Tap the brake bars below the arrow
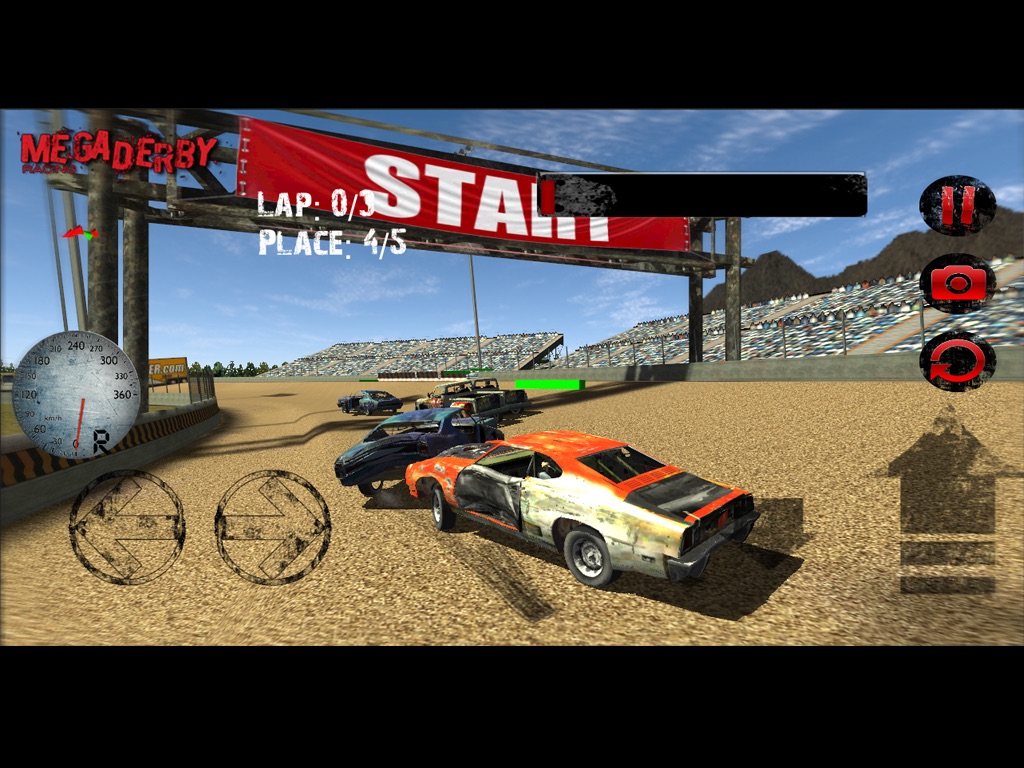The width and height of the screenshot is (1024, 768). 946,567
